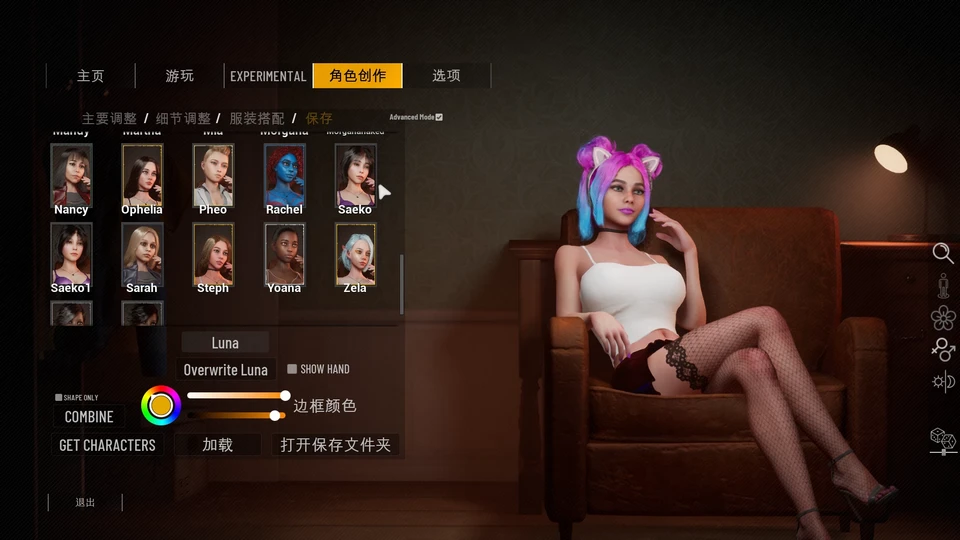The width and height of the screenshot is (960, 540).
Task: Tick the SHAPE ONLY checkbox
Action: pyautogui.click(x=59, y=397)
